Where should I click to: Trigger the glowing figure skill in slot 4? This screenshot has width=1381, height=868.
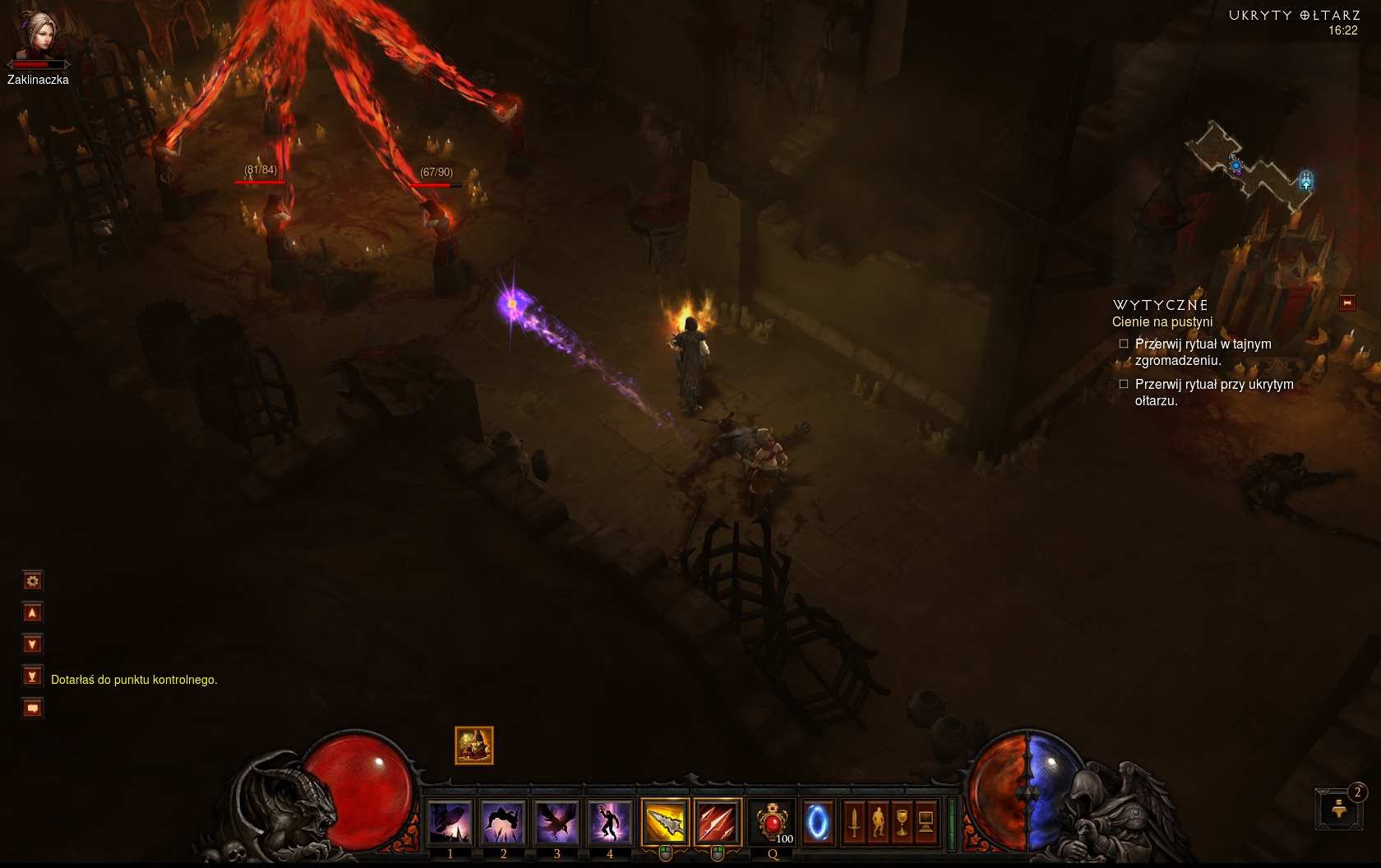tap(609, 822)
